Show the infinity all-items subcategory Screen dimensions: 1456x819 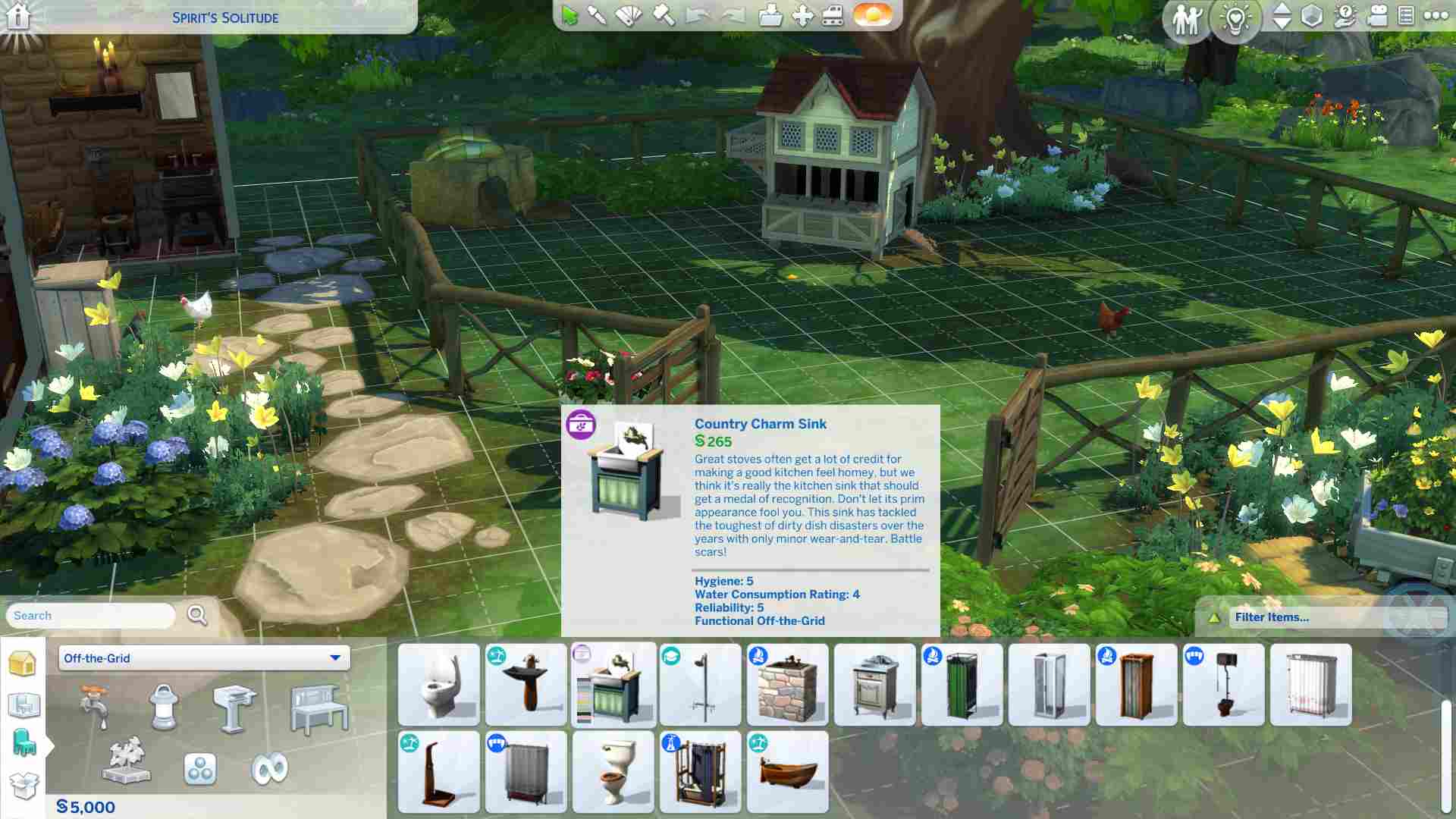[269, 770]
